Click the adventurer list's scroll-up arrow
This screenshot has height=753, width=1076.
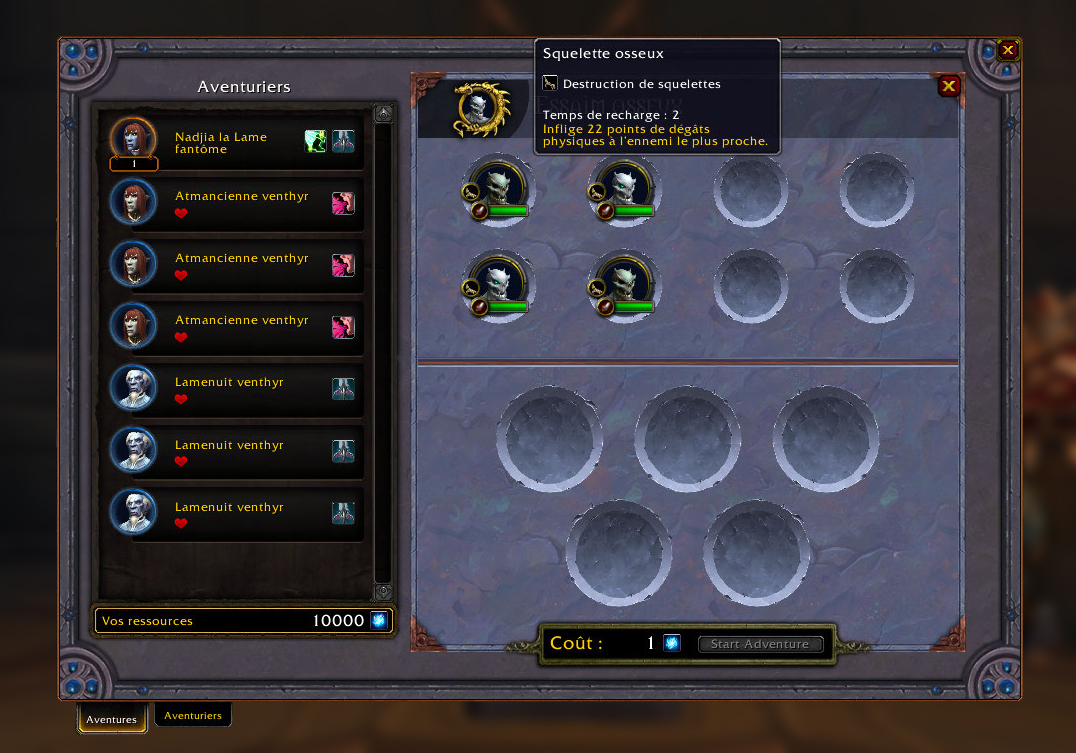coord(383,114)
